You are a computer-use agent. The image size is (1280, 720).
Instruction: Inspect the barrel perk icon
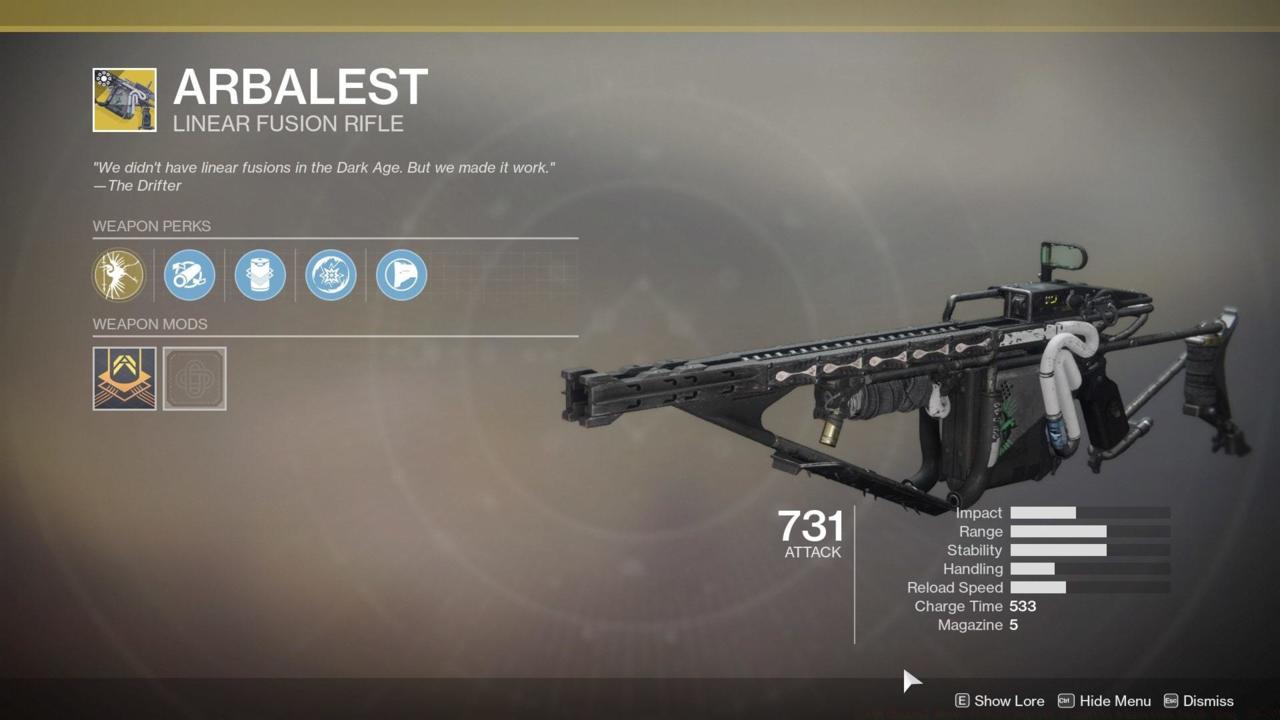[x=189, y=275]
